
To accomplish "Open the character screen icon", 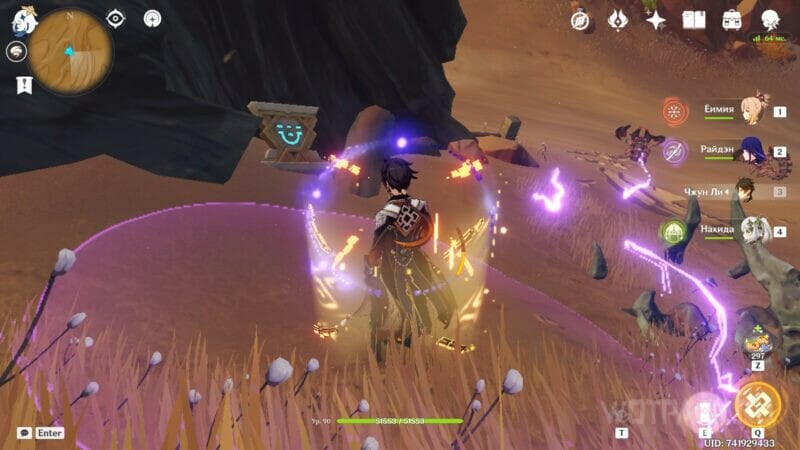I will coord(770,20).
